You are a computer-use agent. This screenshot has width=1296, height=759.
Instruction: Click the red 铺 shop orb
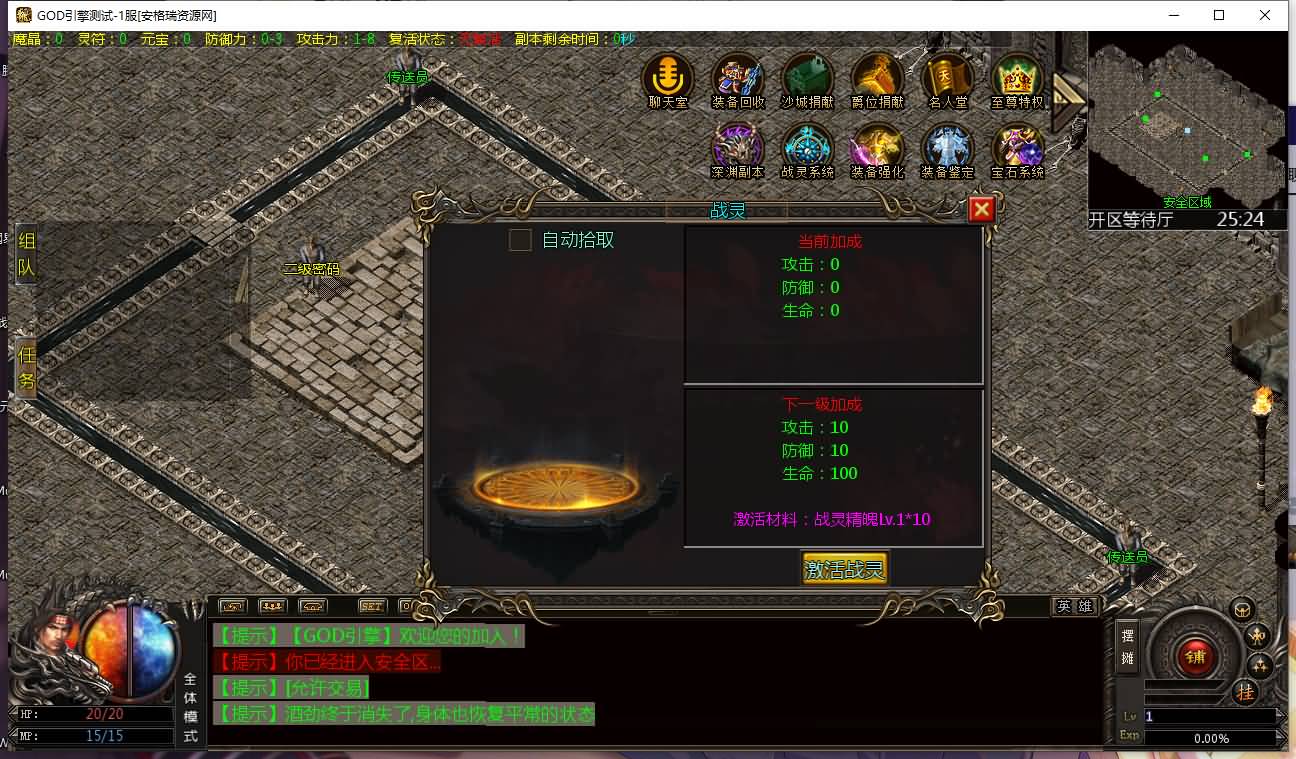[1194, 656]
